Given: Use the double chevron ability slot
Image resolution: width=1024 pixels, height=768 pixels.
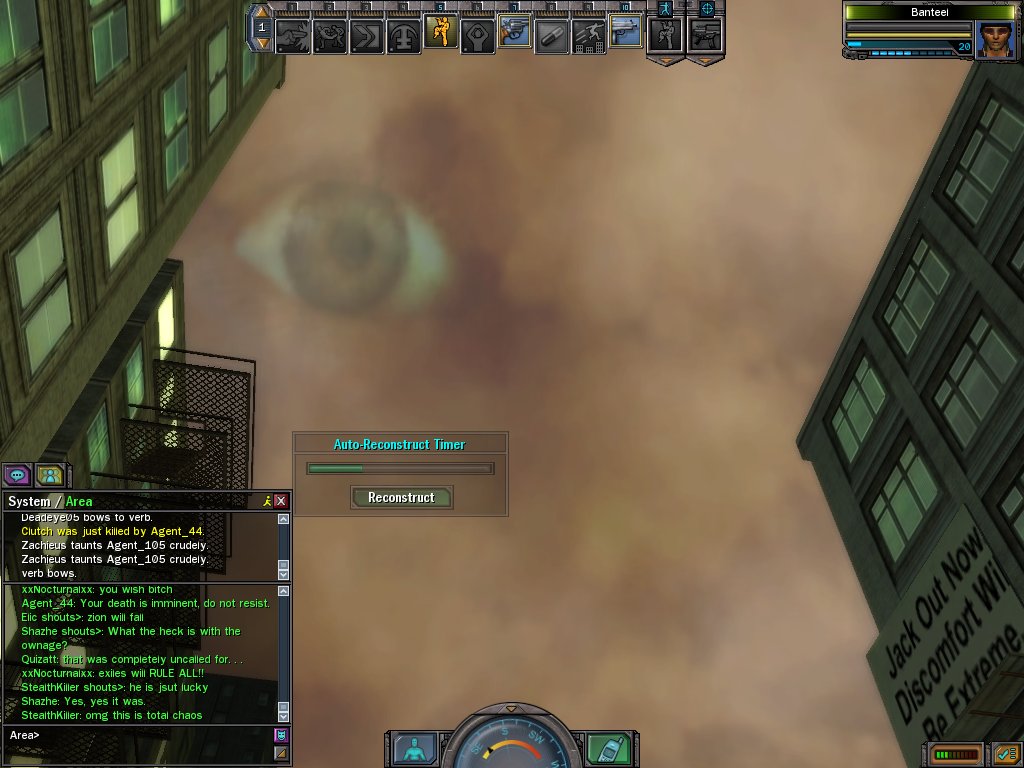Looking at the screenshot, I should click(367, 36).
